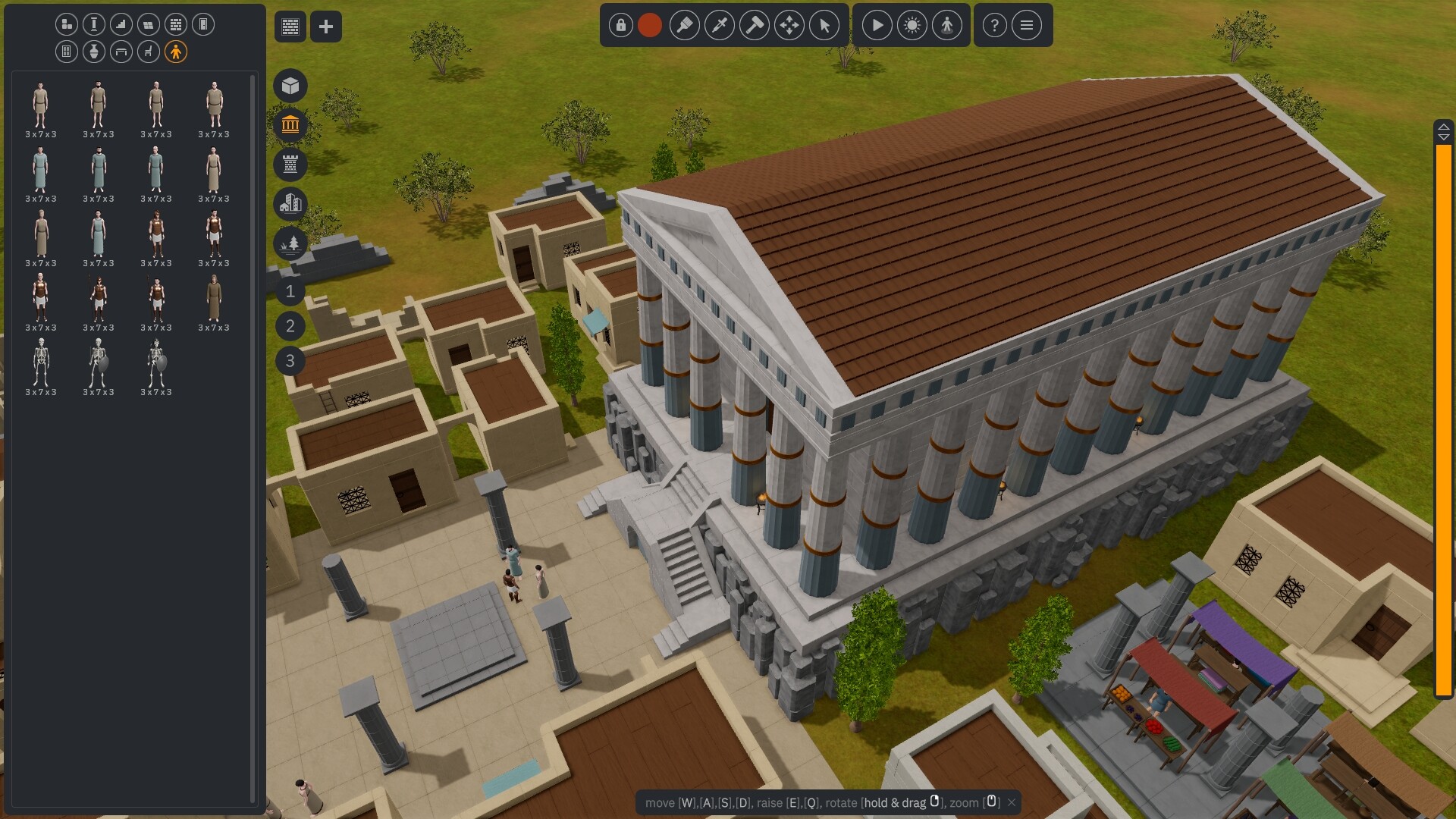Open the hamburger menu
This screenshot has height=819, width=1456.
click(1026, 25)
